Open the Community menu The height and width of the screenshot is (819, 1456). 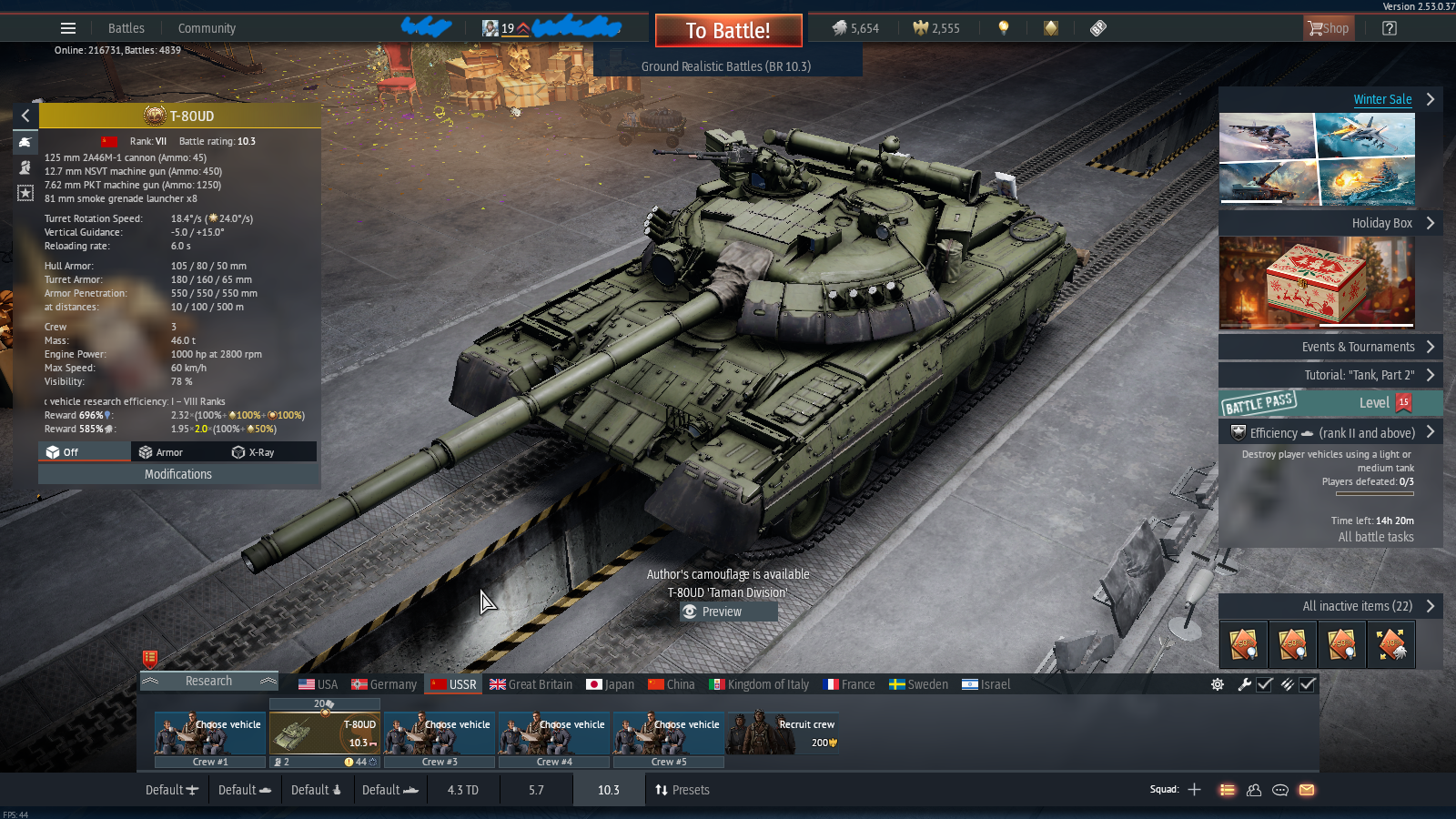[207, 28]
